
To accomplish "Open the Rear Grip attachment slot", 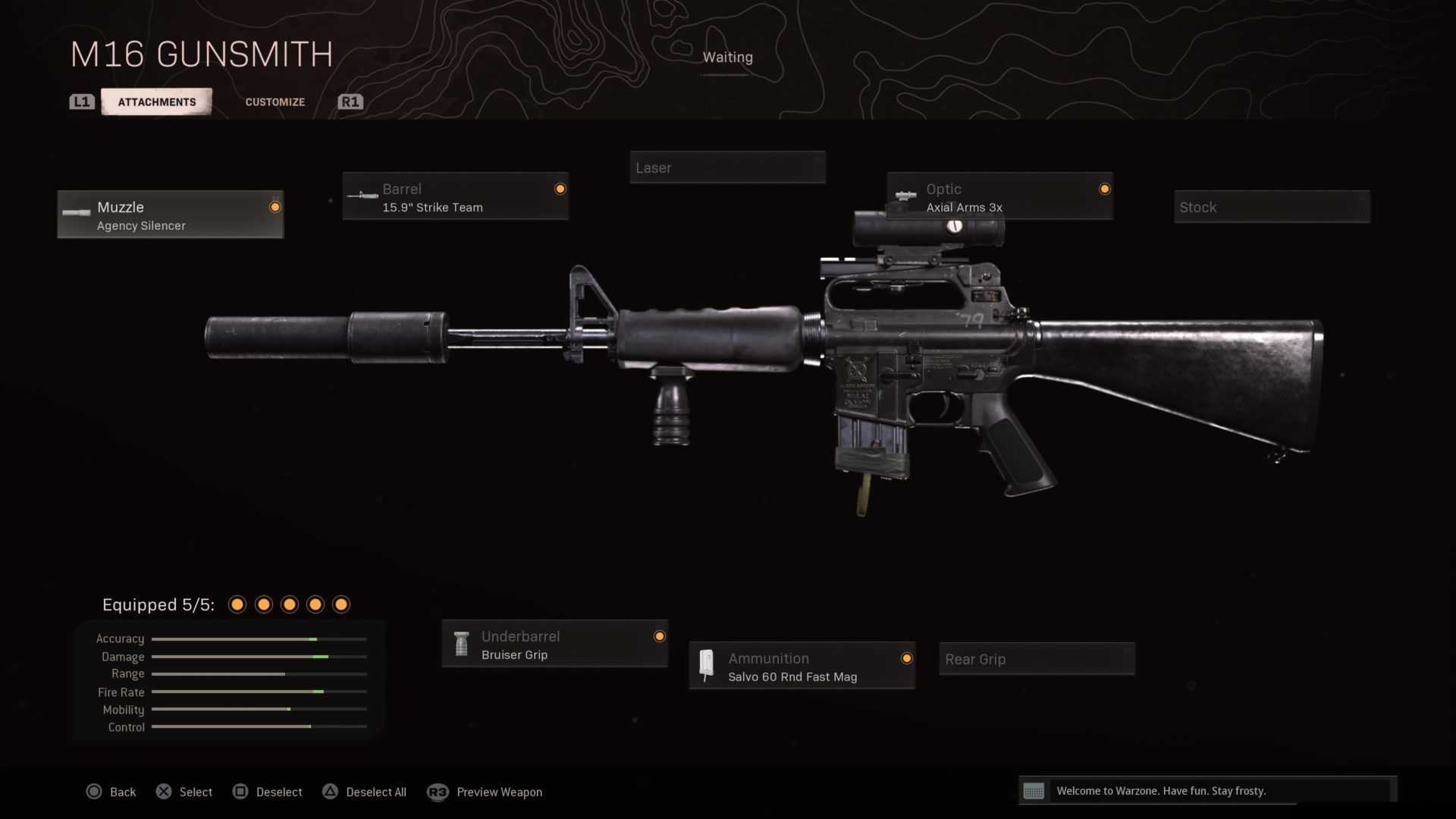I will pos(1037,658).
